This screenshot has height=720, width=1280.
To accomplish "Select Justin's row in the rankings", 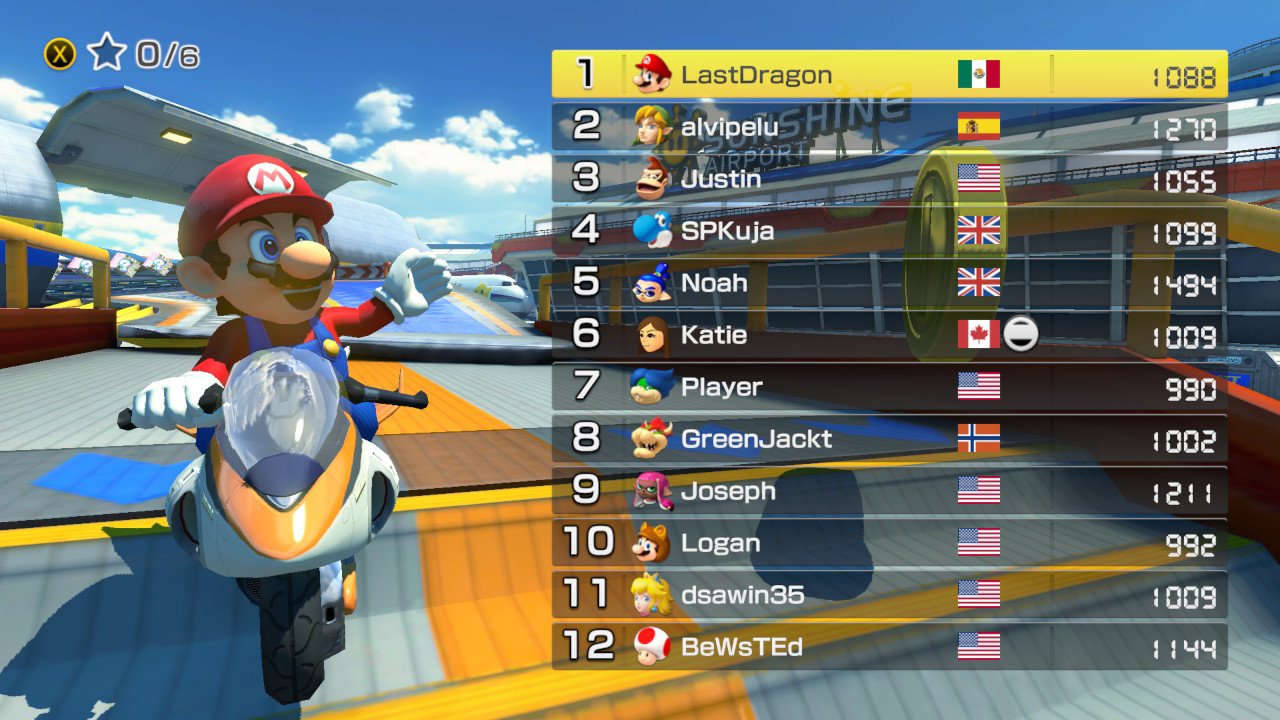I will [x=889, y=178].
